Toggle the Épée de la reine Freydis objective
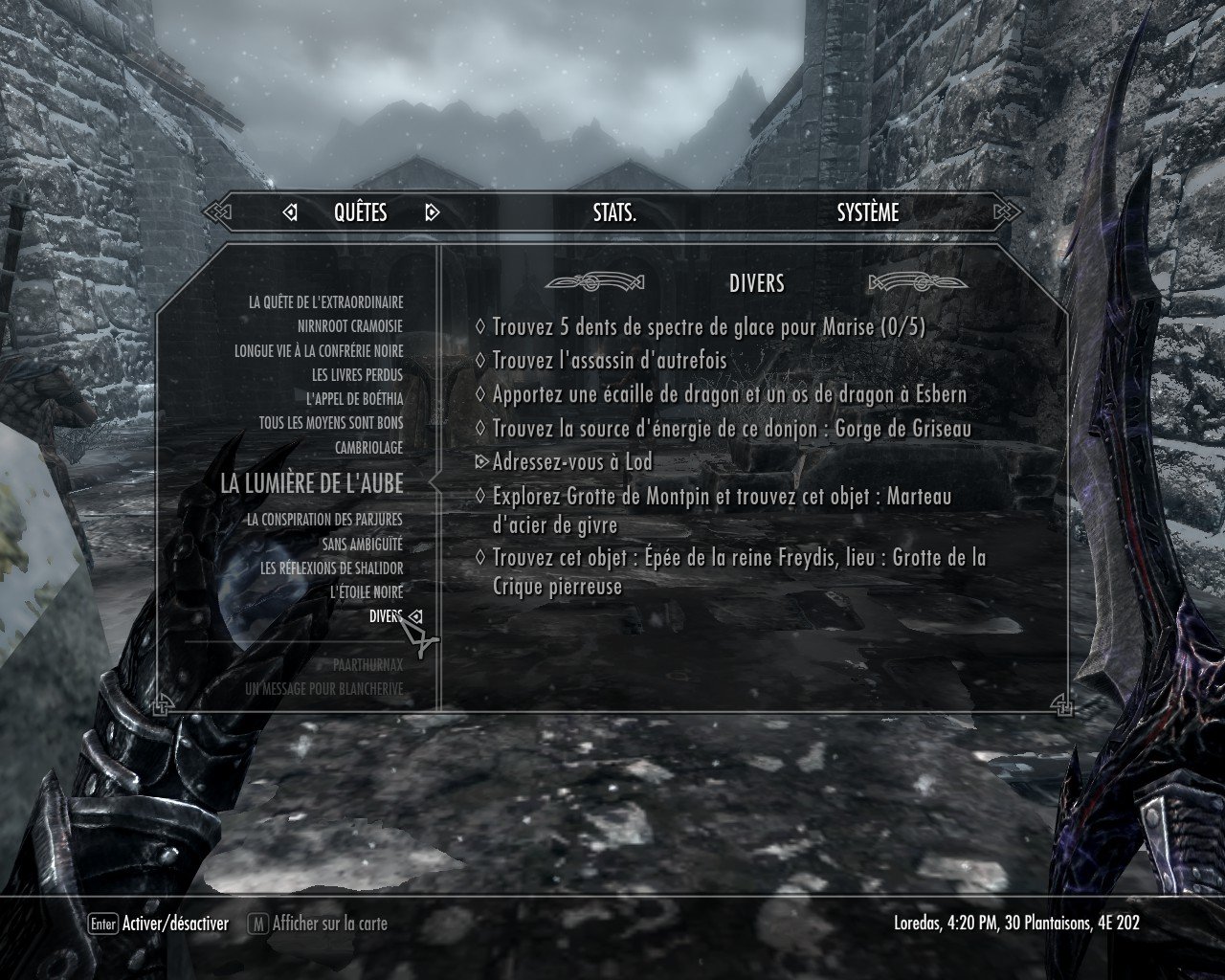Viewport: 1225px width, 980px height. [x=738, y=571]
